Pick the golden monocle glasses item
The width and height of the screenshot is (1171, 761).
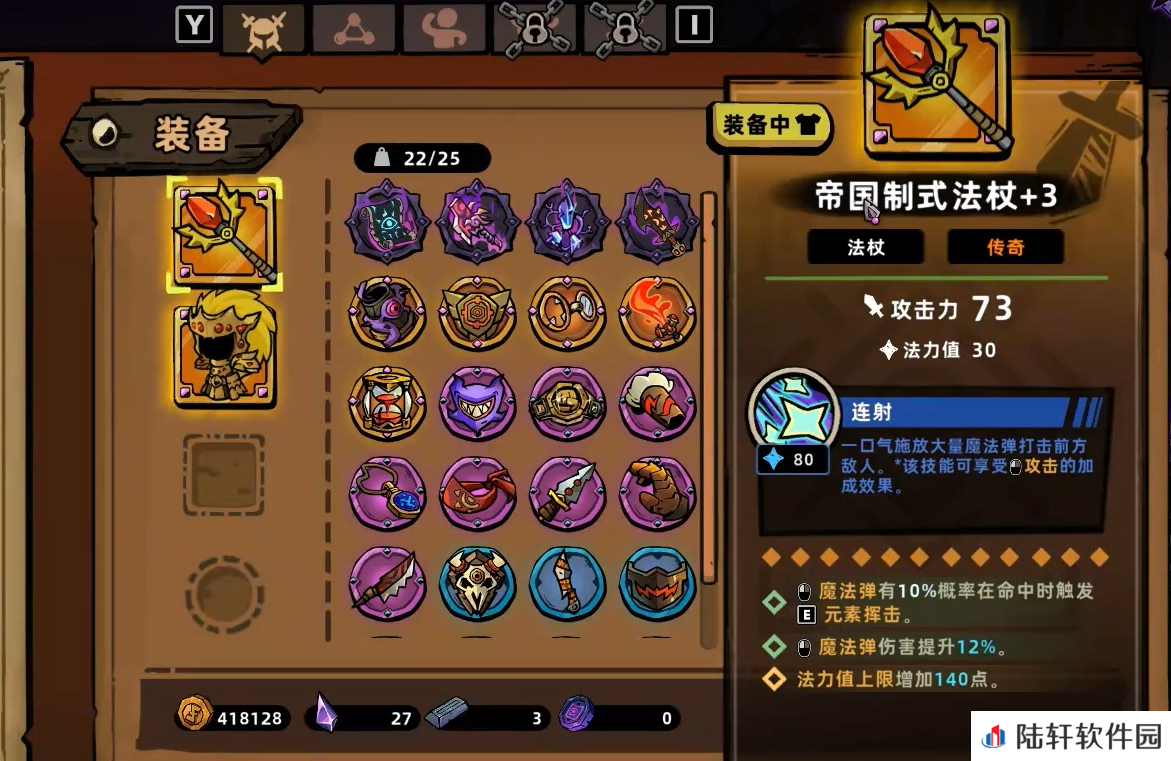(567, 312)
